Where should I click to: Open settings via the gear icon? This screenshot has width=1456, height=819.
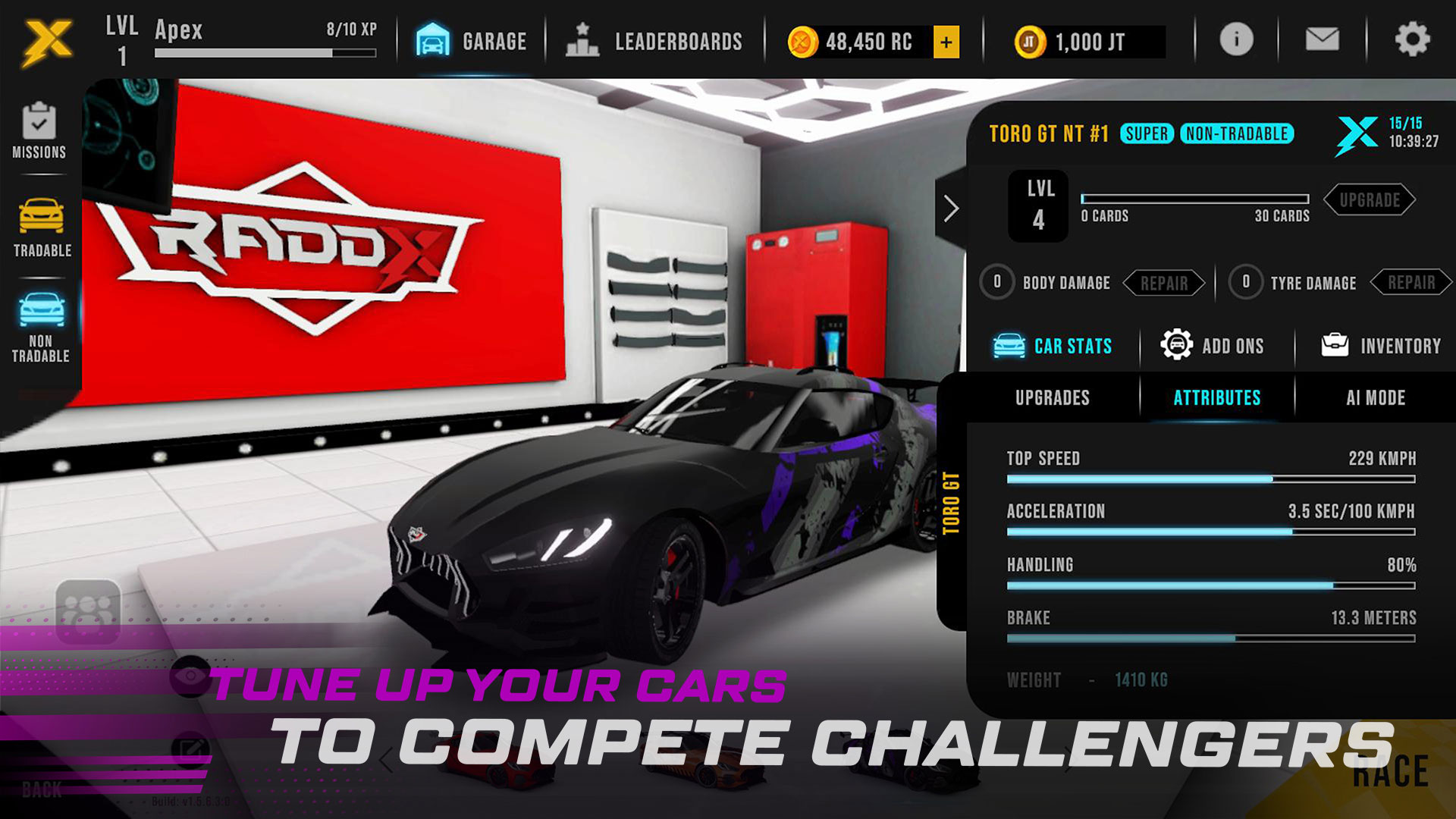pos(1412,39)
